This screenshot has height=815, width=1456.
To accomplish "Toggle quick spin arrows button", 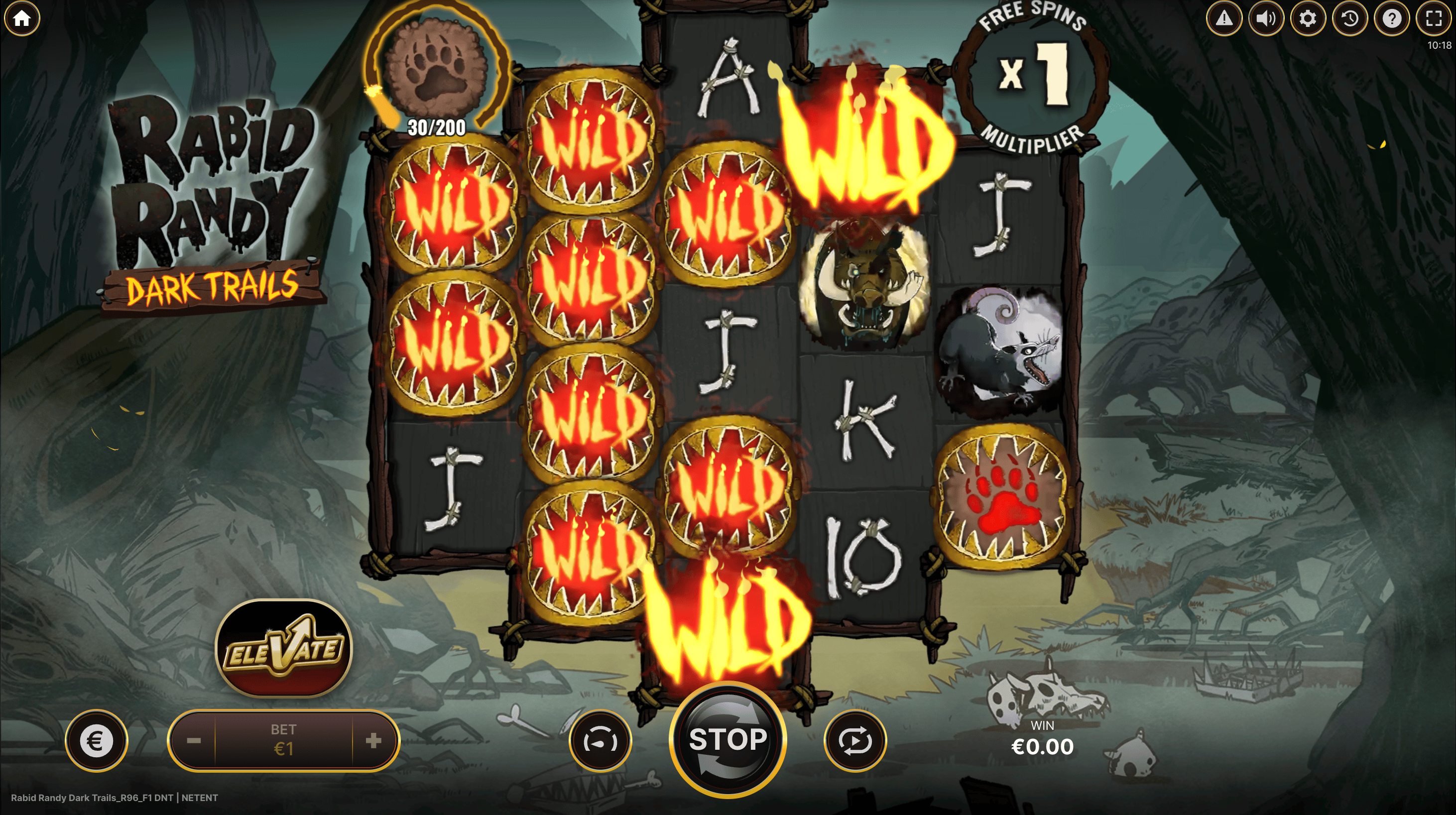I will click(600, 740).
